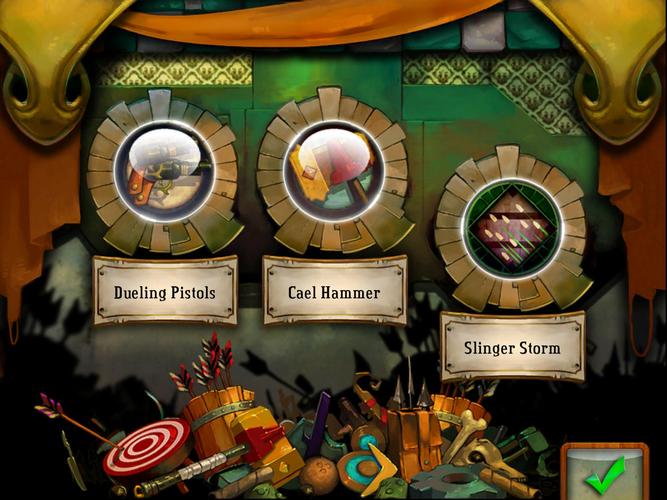The image size is (667, 500).
Task: Click the Dueling Pistols name plaque
Action: point(165,291)
